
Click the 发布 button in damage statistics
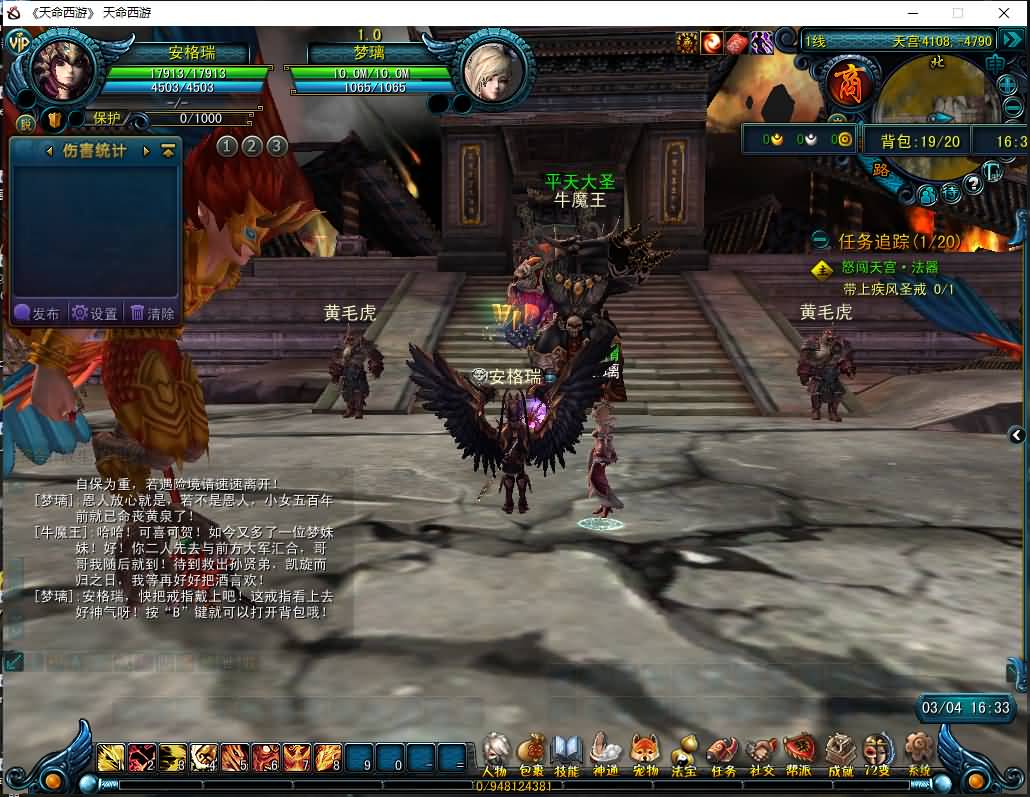[38, 313]
